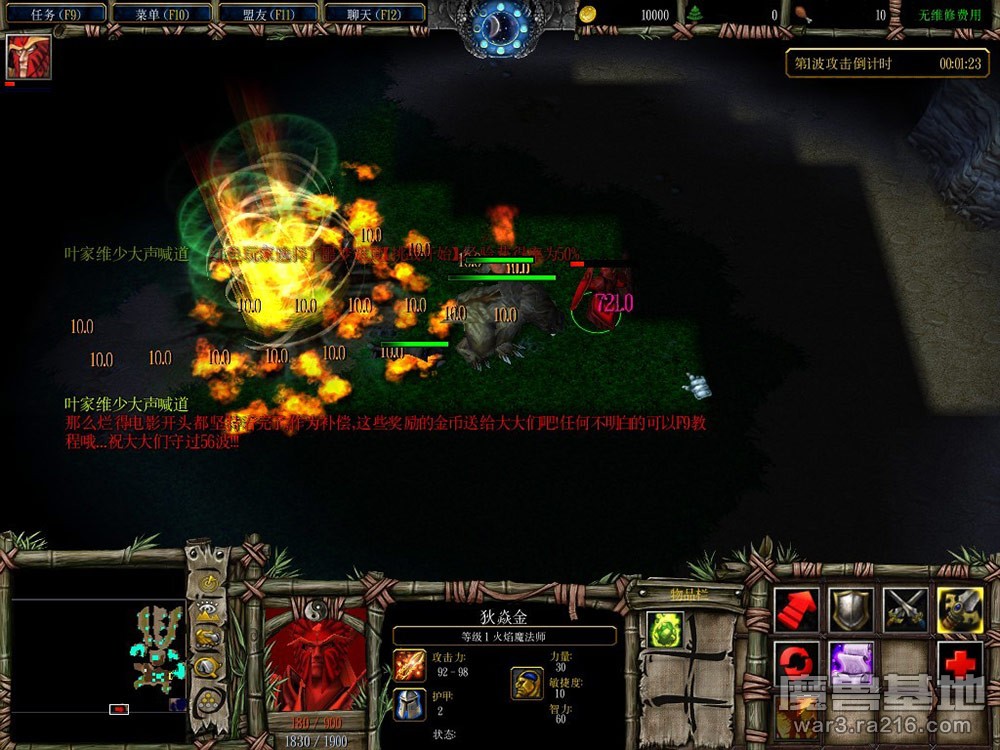Click the minimap signal ping button
Screen dimensions: 1000x750
point(208,583)
